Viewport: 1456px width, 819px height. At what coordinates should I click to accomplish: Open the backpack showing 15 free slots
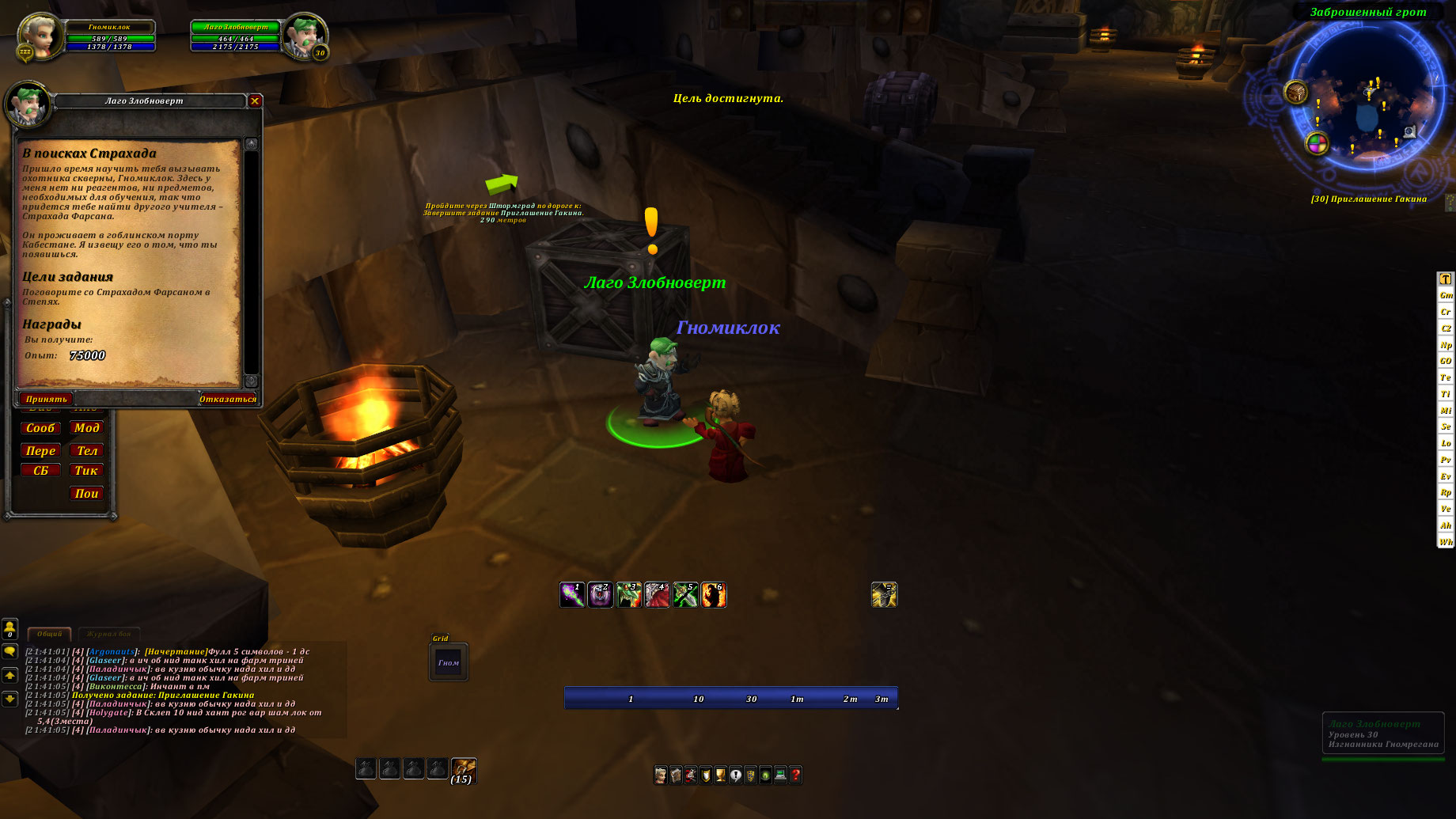click(x=464, y=769)
